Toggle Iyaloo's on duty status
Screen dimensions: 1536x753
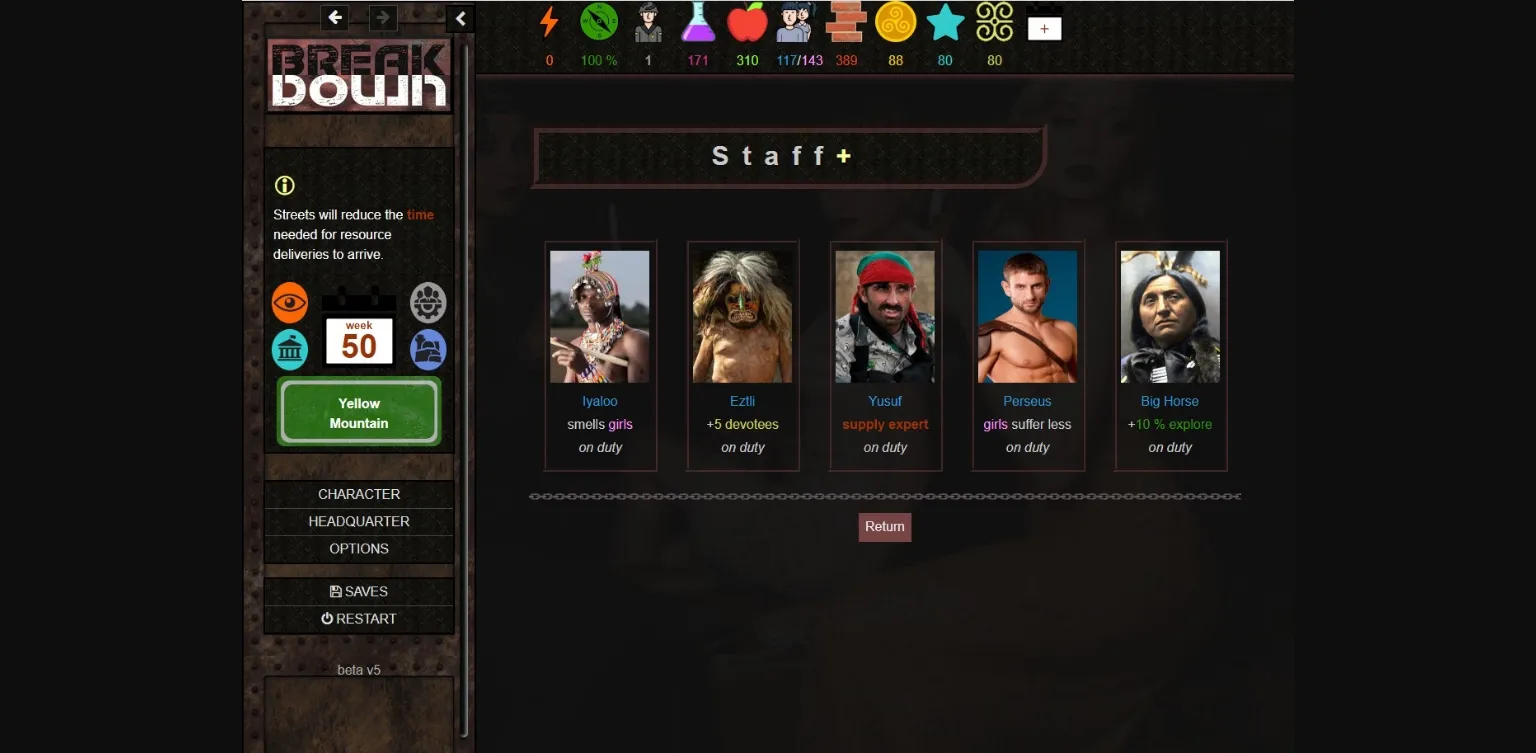click(600, 447)
